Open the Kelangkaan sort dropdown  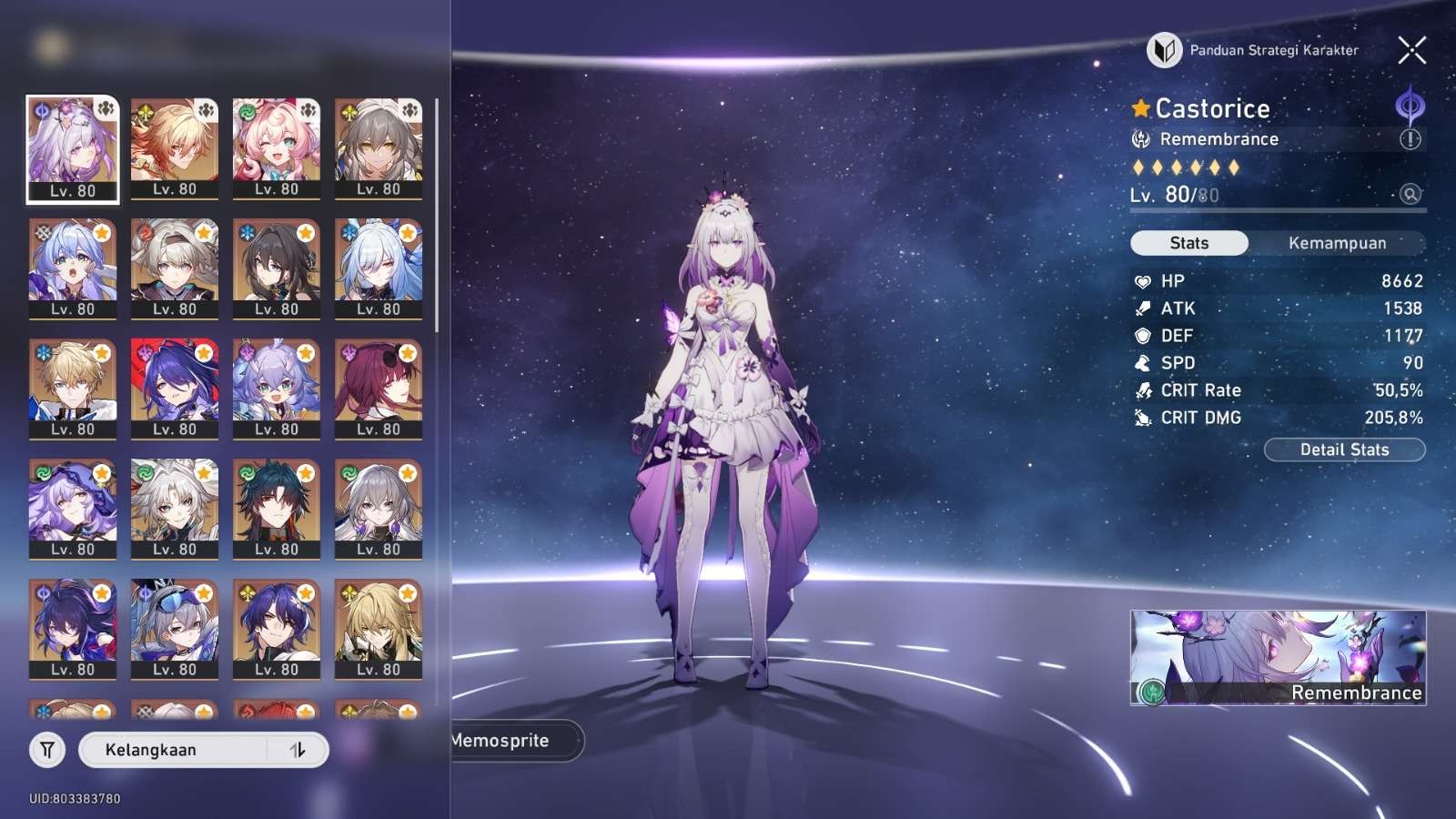(173, 750)
